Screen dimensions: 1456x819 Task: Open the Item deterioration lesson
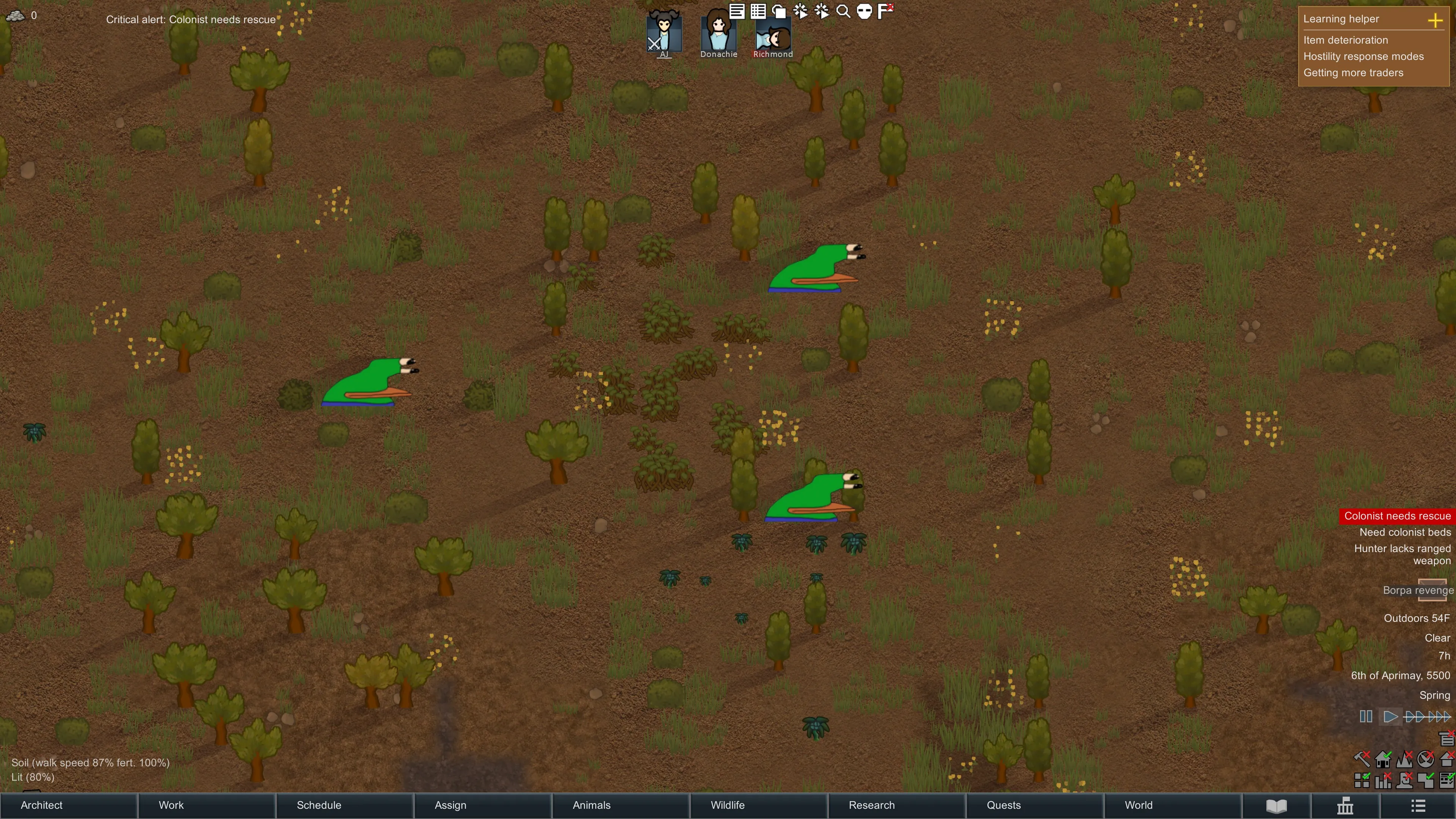pyautogui.click(x=1345, y=40)
